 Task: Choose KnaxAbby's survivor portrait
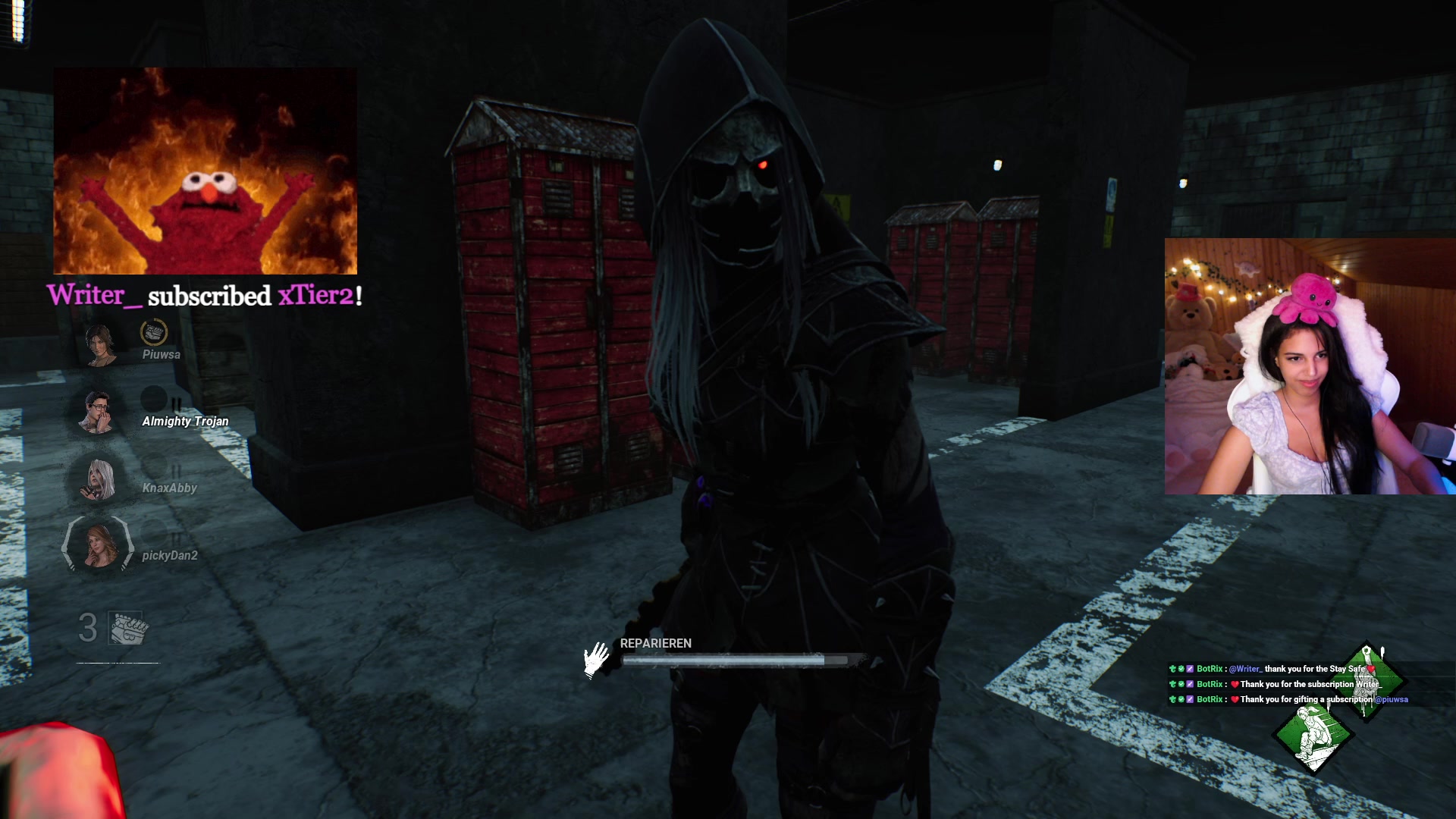pyautogui.click(x=98, y=479)
